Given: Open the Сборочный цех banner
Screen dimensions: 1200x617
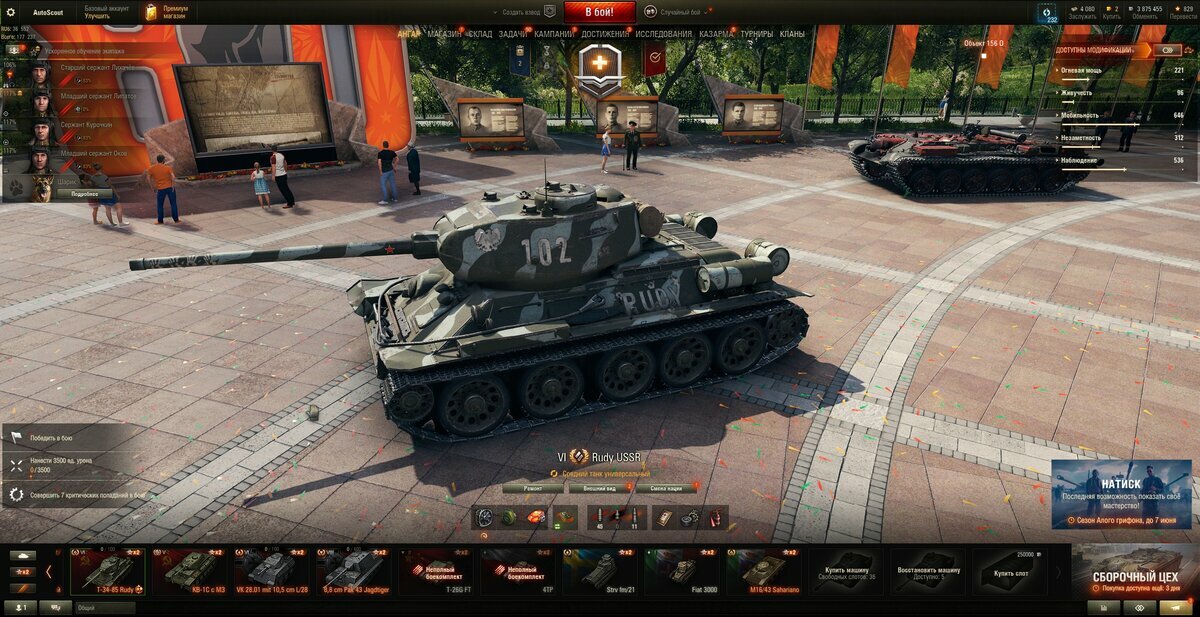Looking at the screenshot, I should click(x=1134, y=571).
